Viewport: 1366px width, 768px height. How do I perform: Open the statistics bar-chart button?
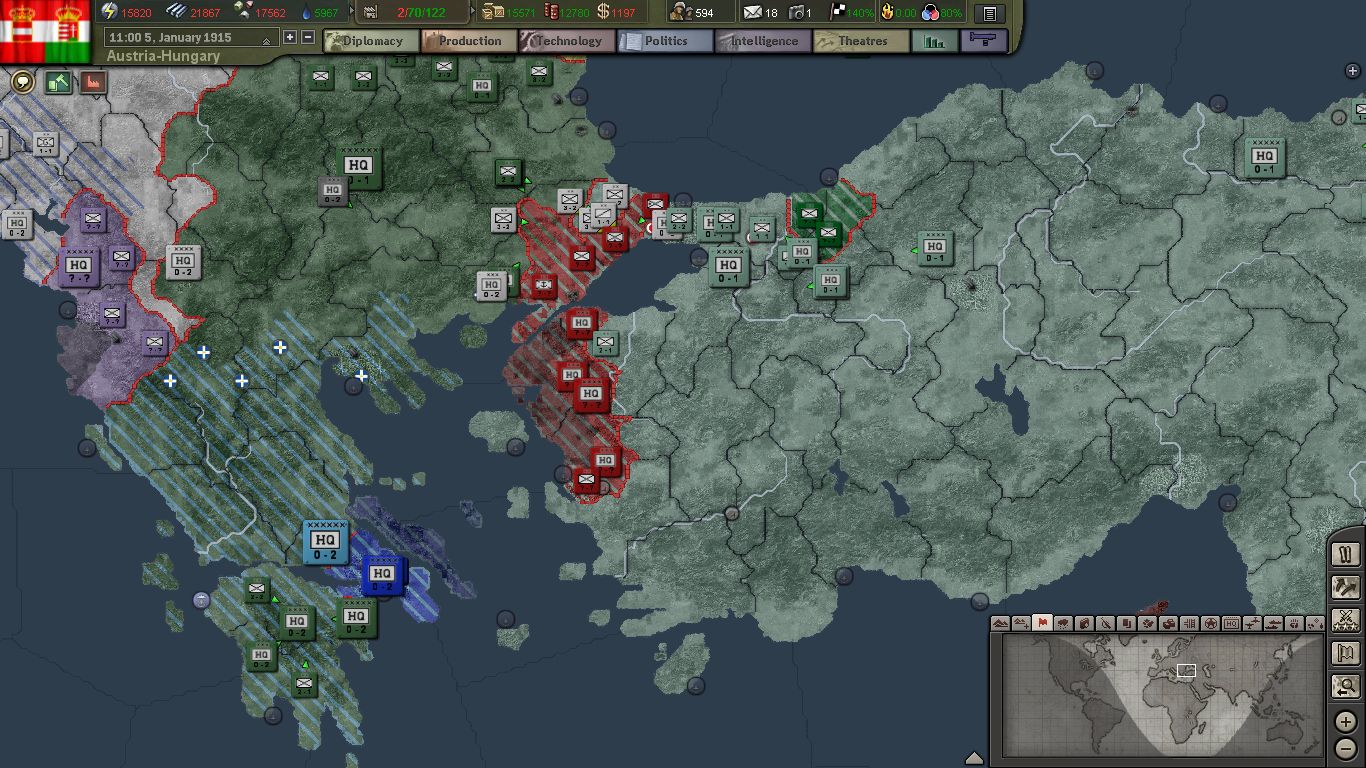pos(934,41)
